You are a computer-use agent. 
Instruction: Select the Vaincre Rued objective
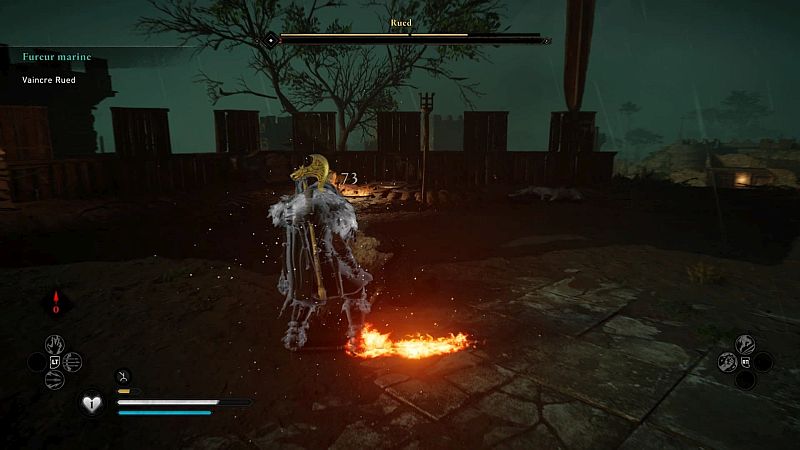tap(49, 80)
